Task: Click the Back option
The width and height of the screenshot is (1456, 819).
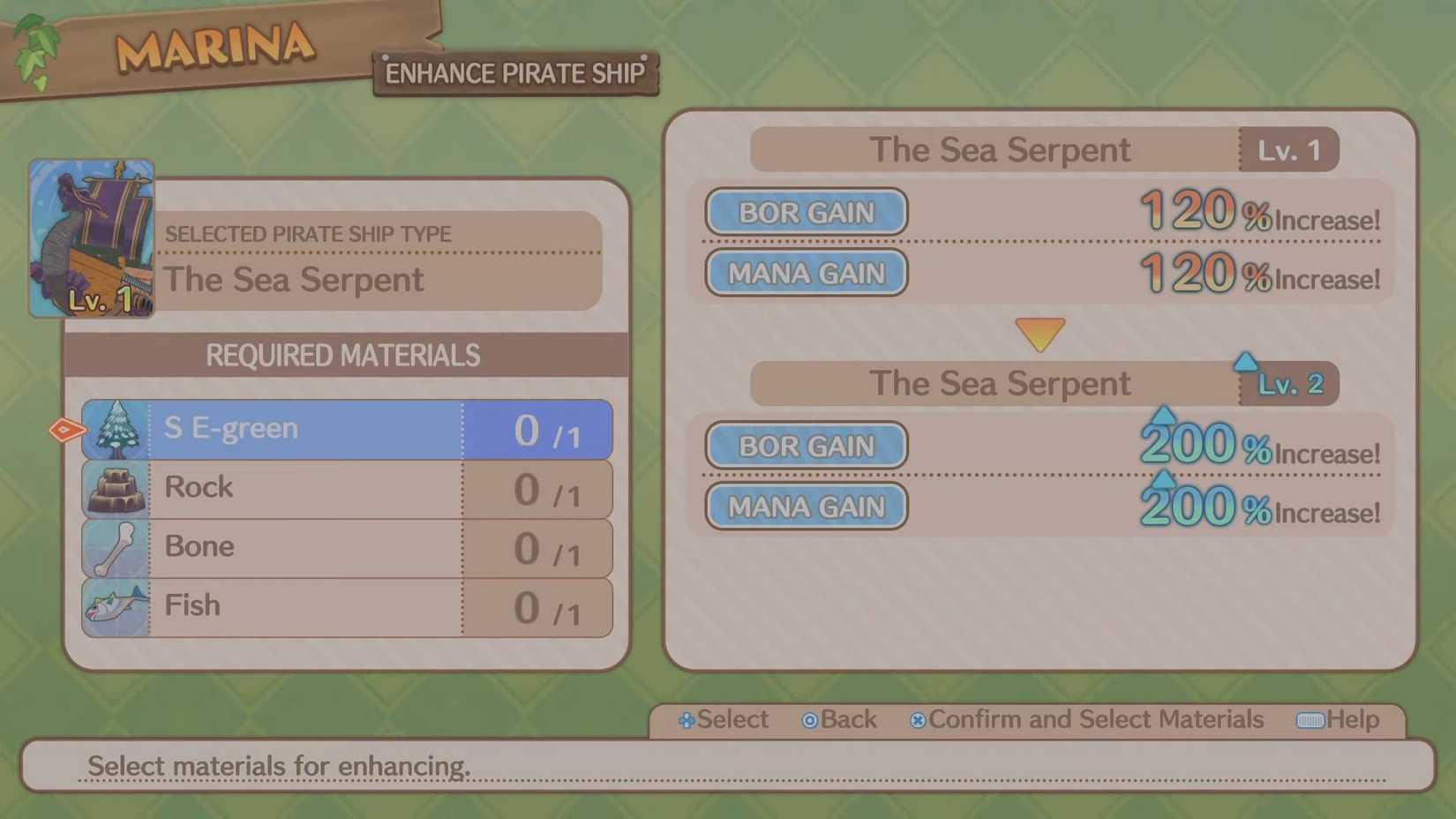Action: [x=838, y=720]
